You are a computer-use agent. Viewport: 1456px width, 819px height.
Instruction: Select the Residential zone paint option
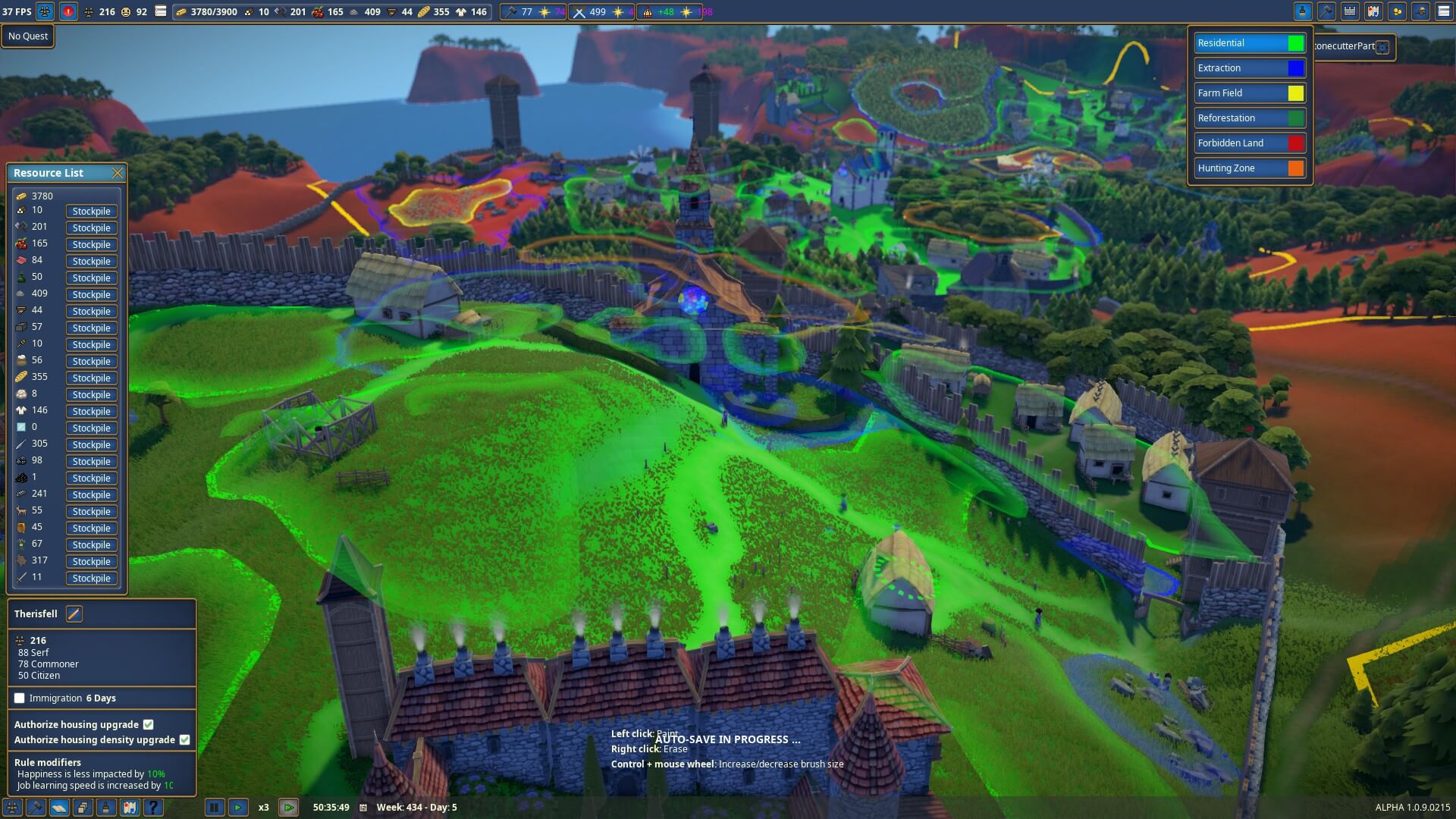[1250, 43]
